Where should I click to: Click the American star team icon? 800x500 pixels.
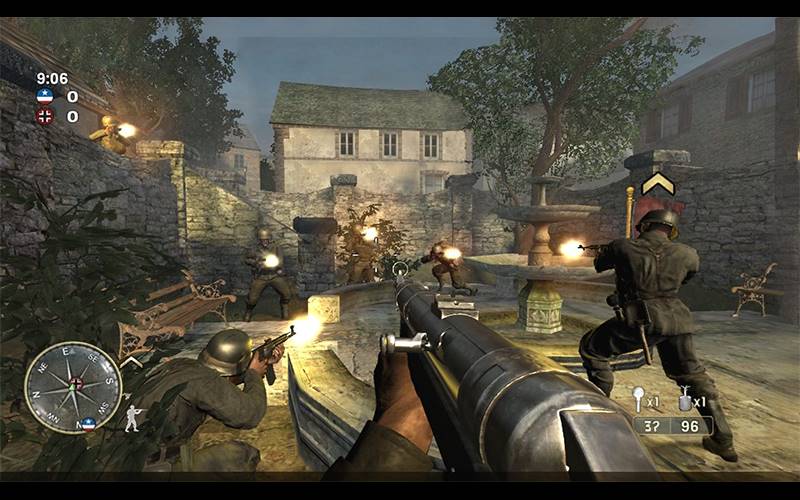45,97
